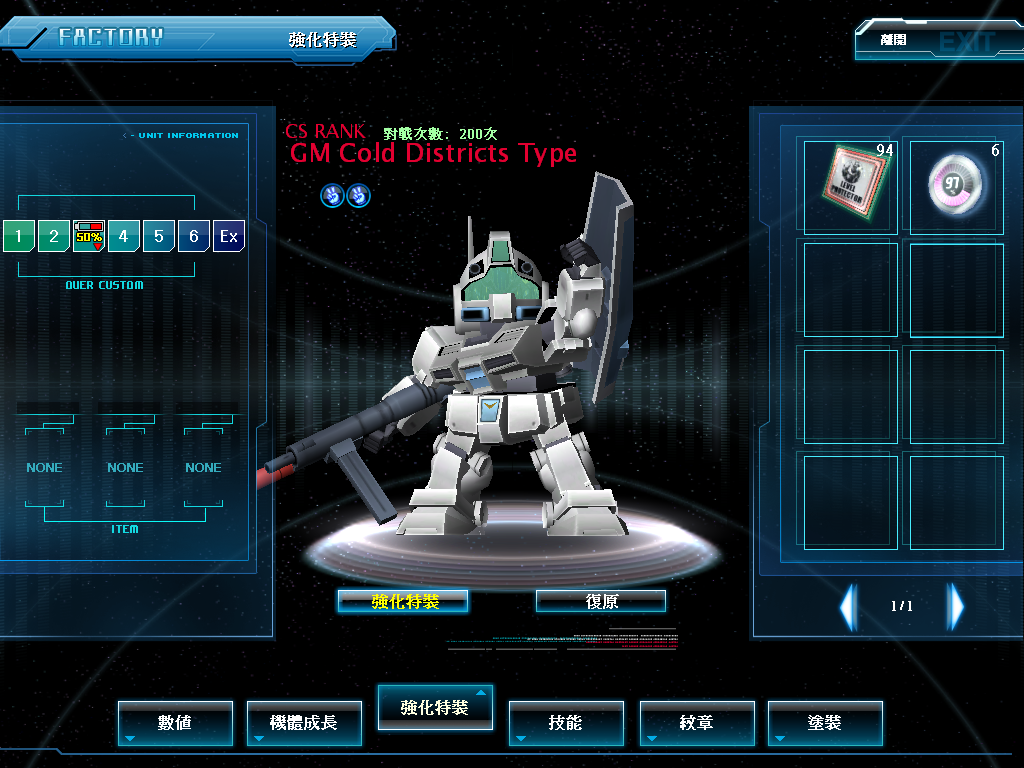Viewport: 1024px width, 768px height.
Task: Choose the 50% over custom slot
Action: [x=89, y=237]
